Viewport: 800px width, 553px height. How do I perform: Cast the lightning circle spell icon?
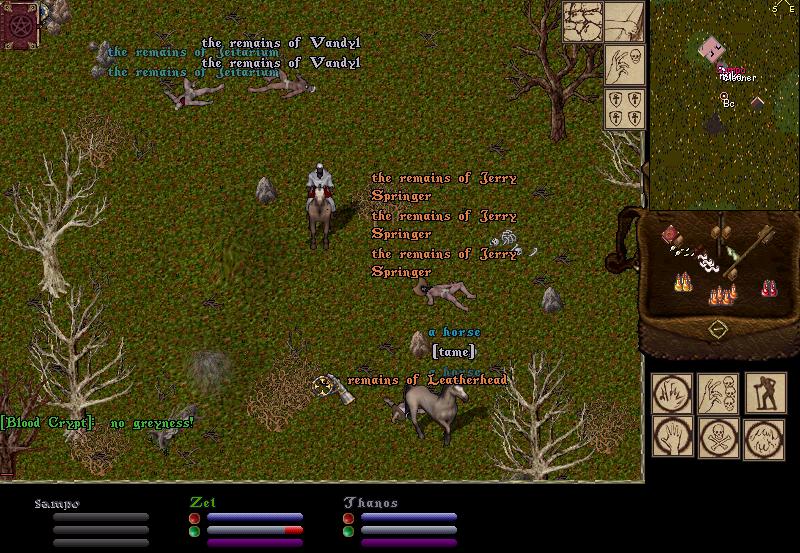672,394
